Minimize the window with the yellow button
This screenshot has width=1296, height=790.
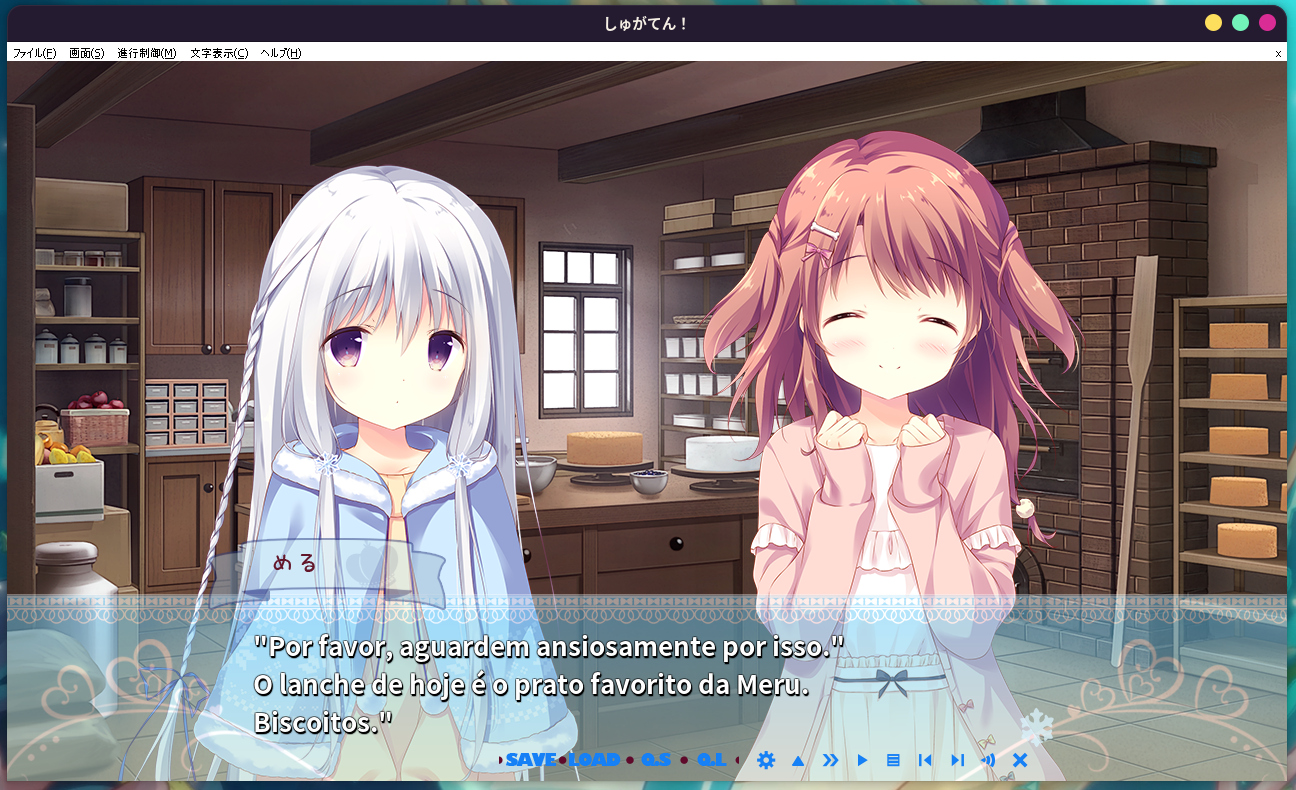point(1213,23)
